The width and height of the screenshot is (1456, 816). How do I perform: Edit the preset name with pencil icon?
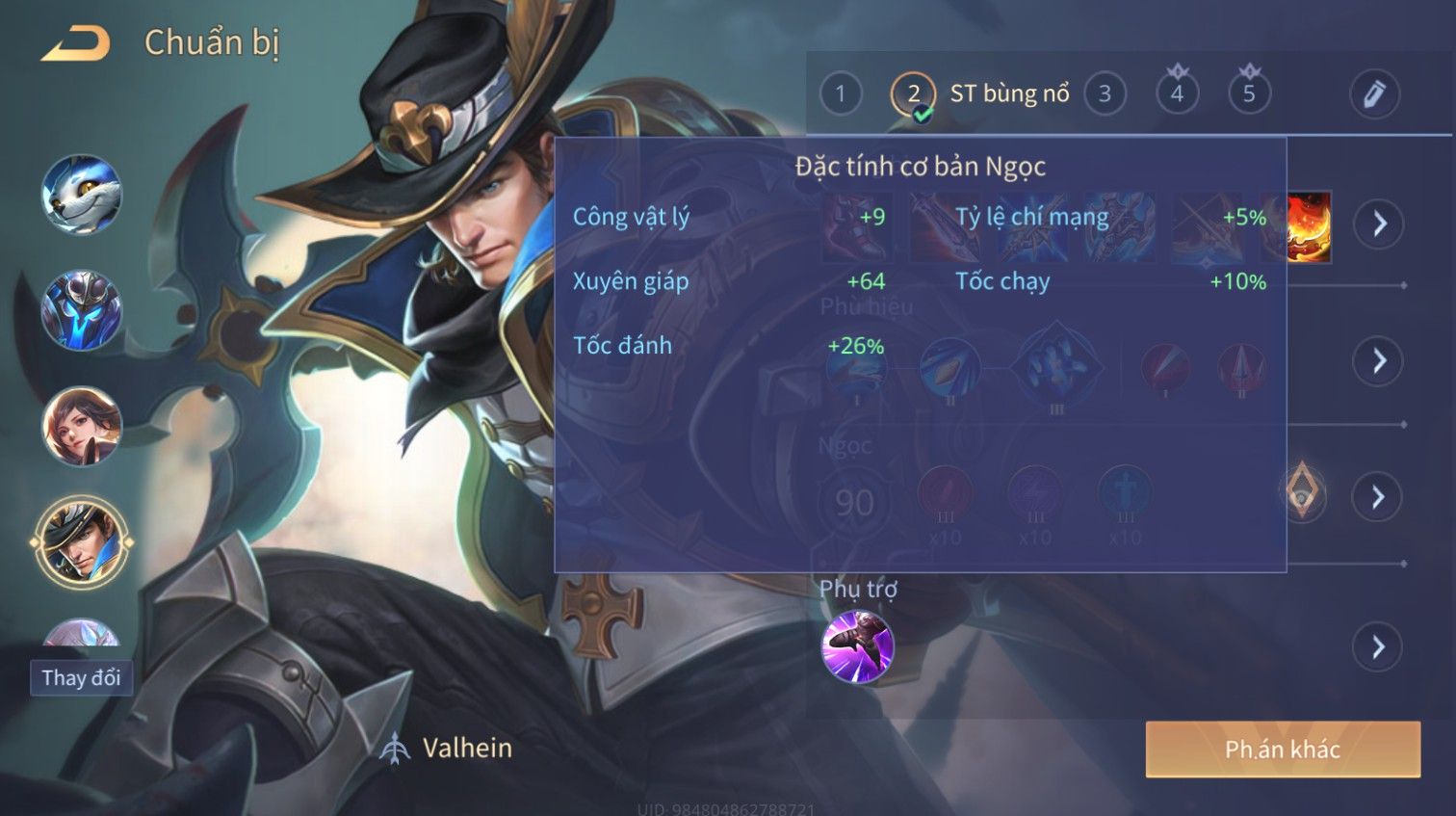click(1373, 94)
